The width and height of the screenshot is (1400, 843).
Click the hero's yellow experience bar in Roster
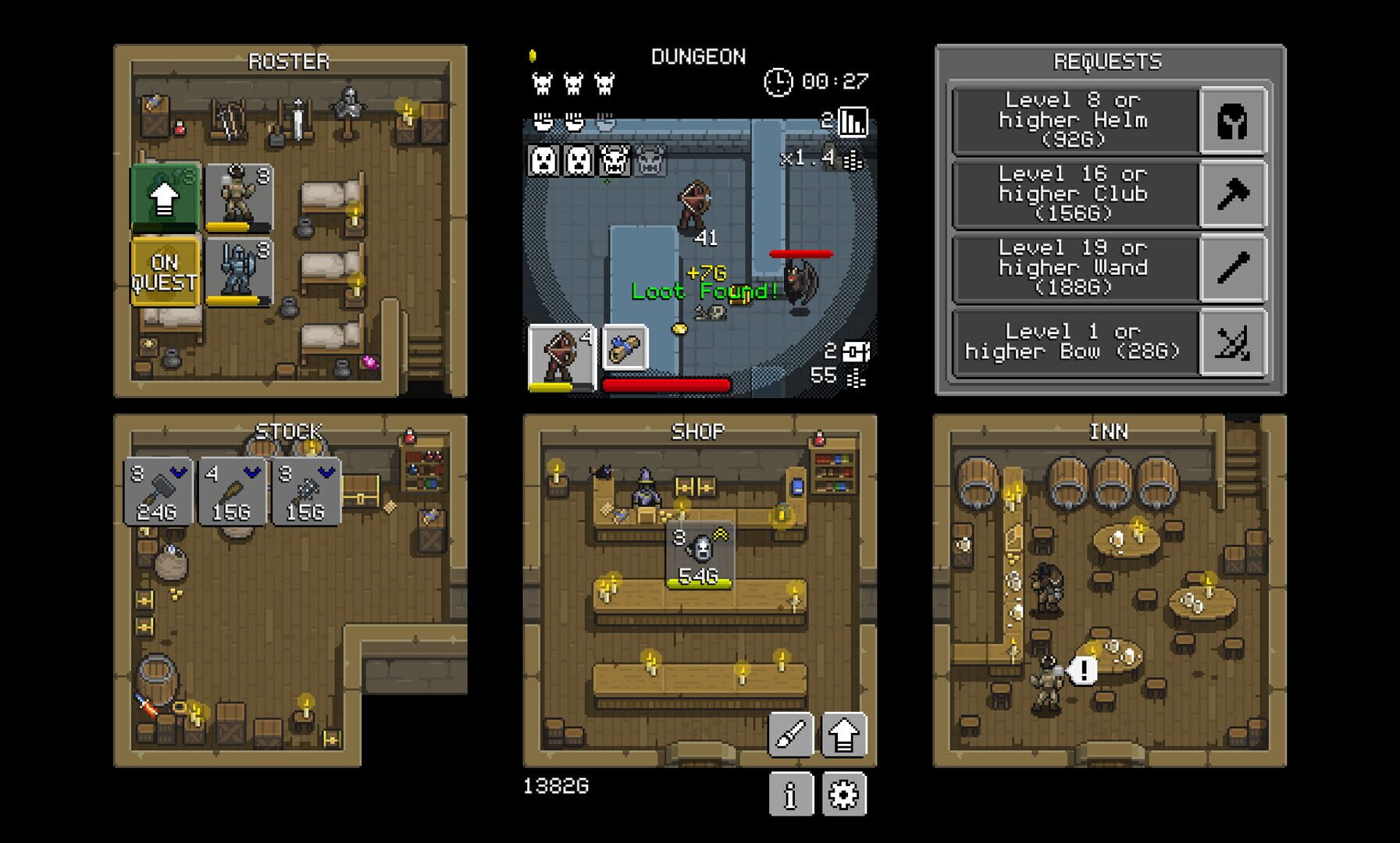coord(229,224)
